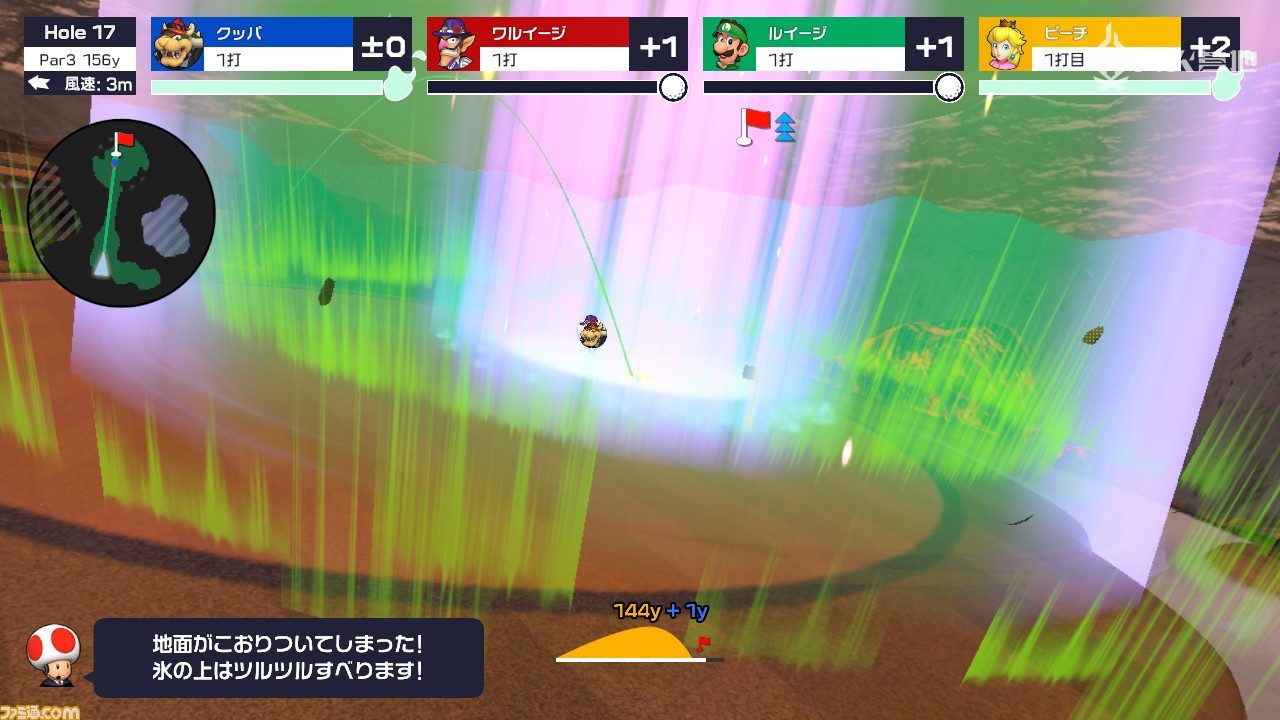Click the Hole 17 info panel

[80, 58]
